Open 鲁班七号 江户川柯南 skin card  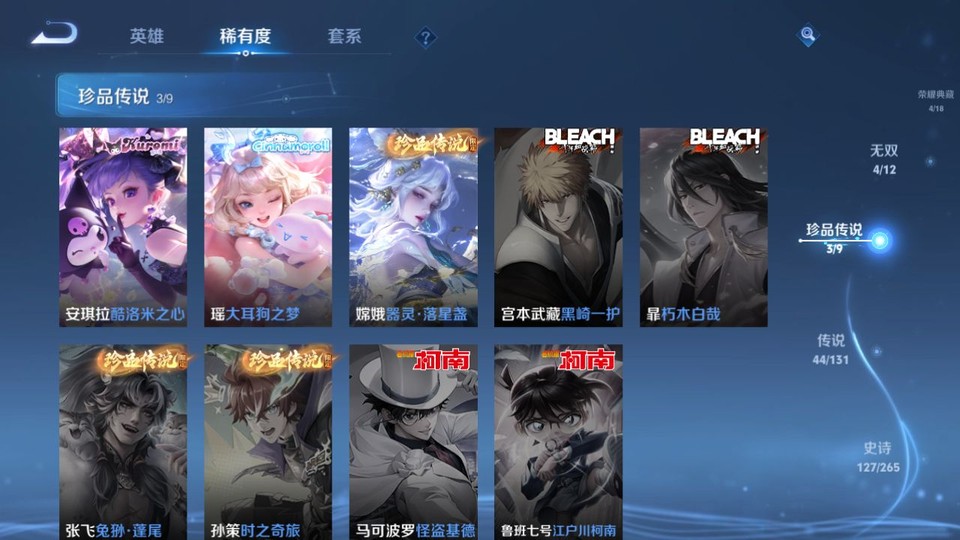coord(558,442)
